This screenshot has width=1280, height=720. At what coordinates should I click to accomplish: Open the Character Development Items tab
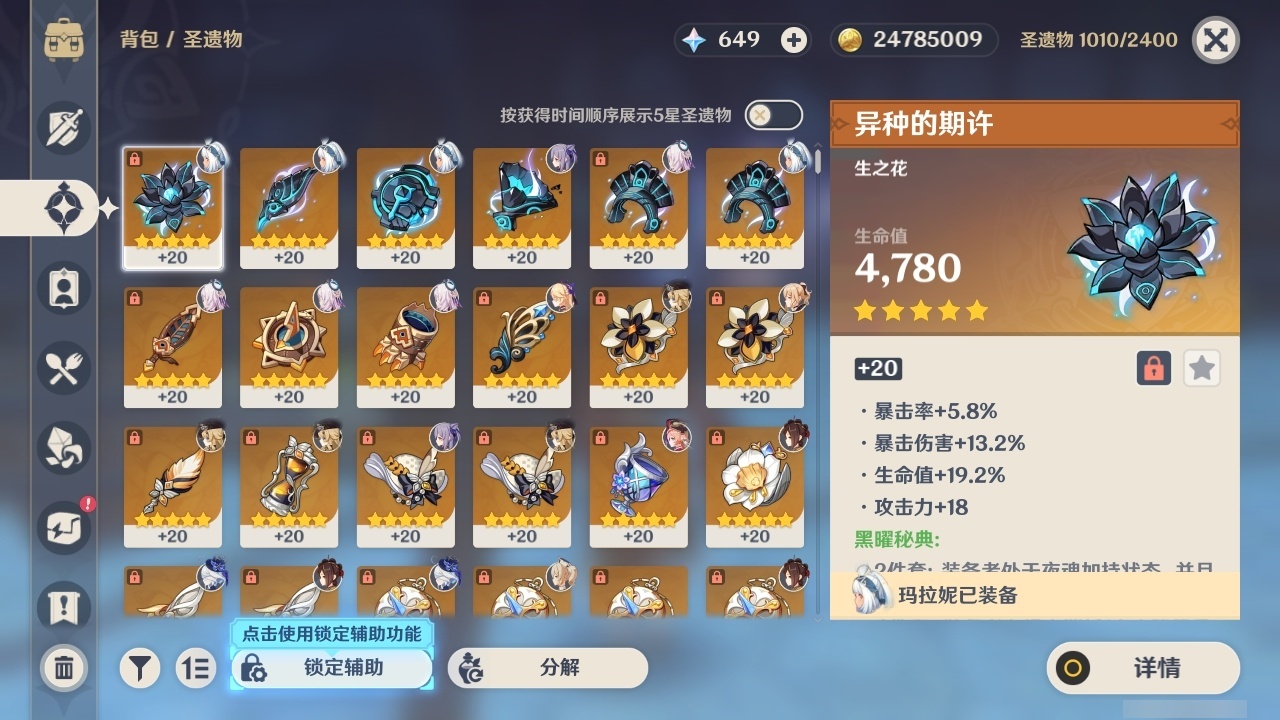coord(62,288)
